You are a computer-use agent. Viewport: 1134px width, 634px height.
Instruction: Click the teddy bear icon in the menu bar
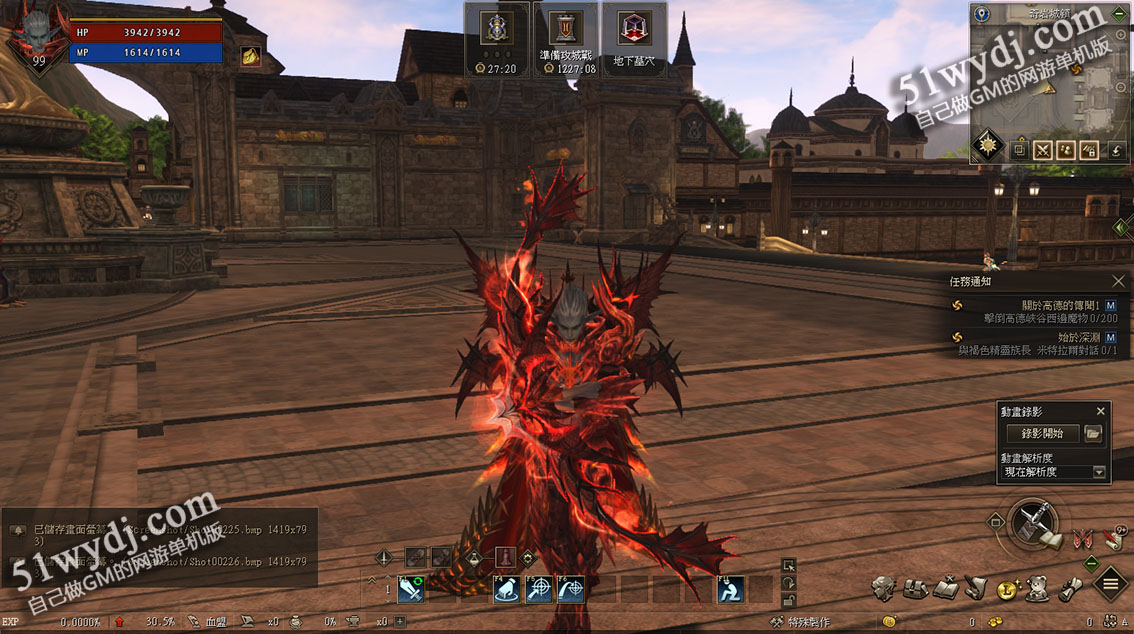click(x=1039, y=588)
